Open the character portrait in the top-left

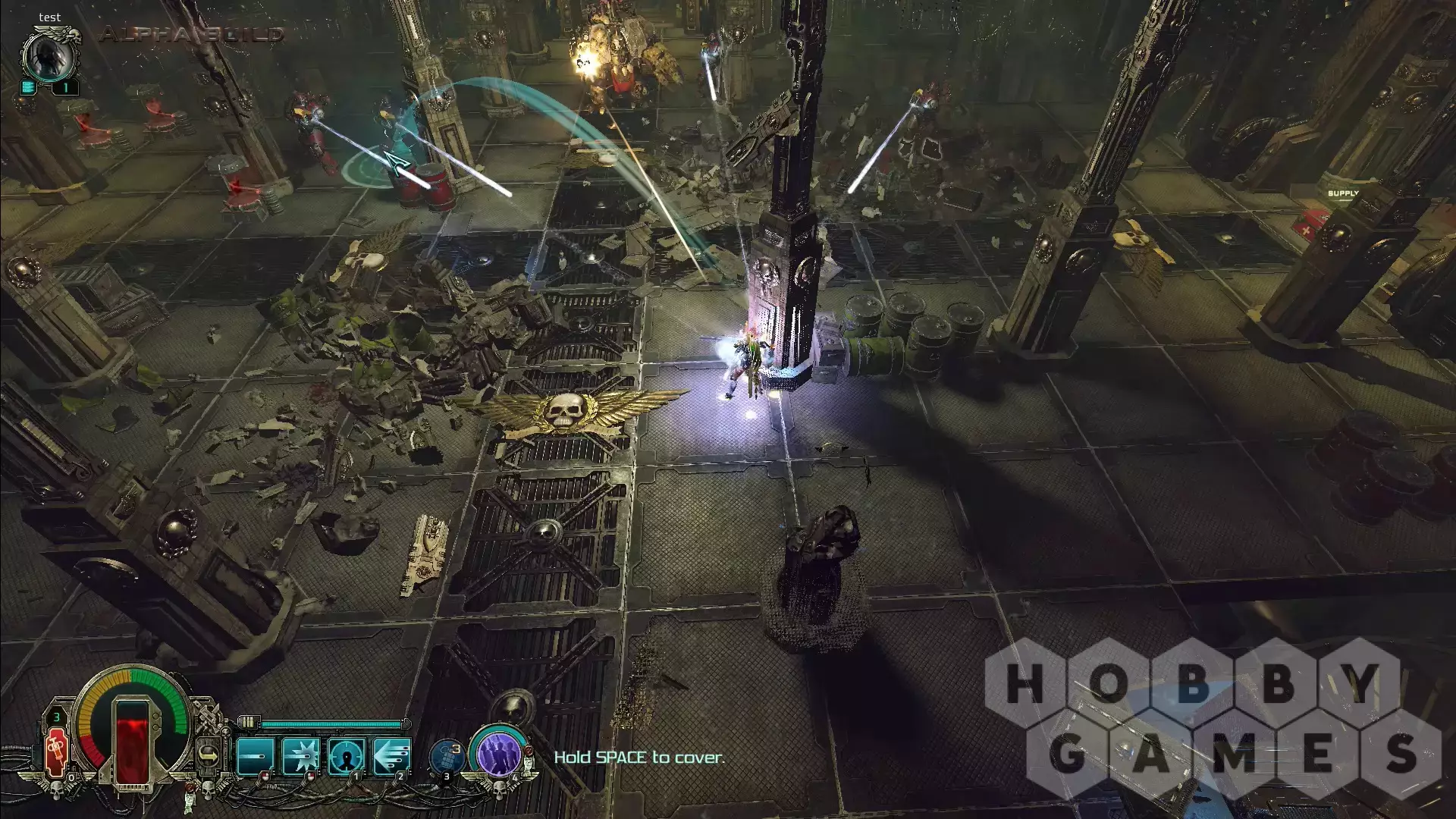51,55
